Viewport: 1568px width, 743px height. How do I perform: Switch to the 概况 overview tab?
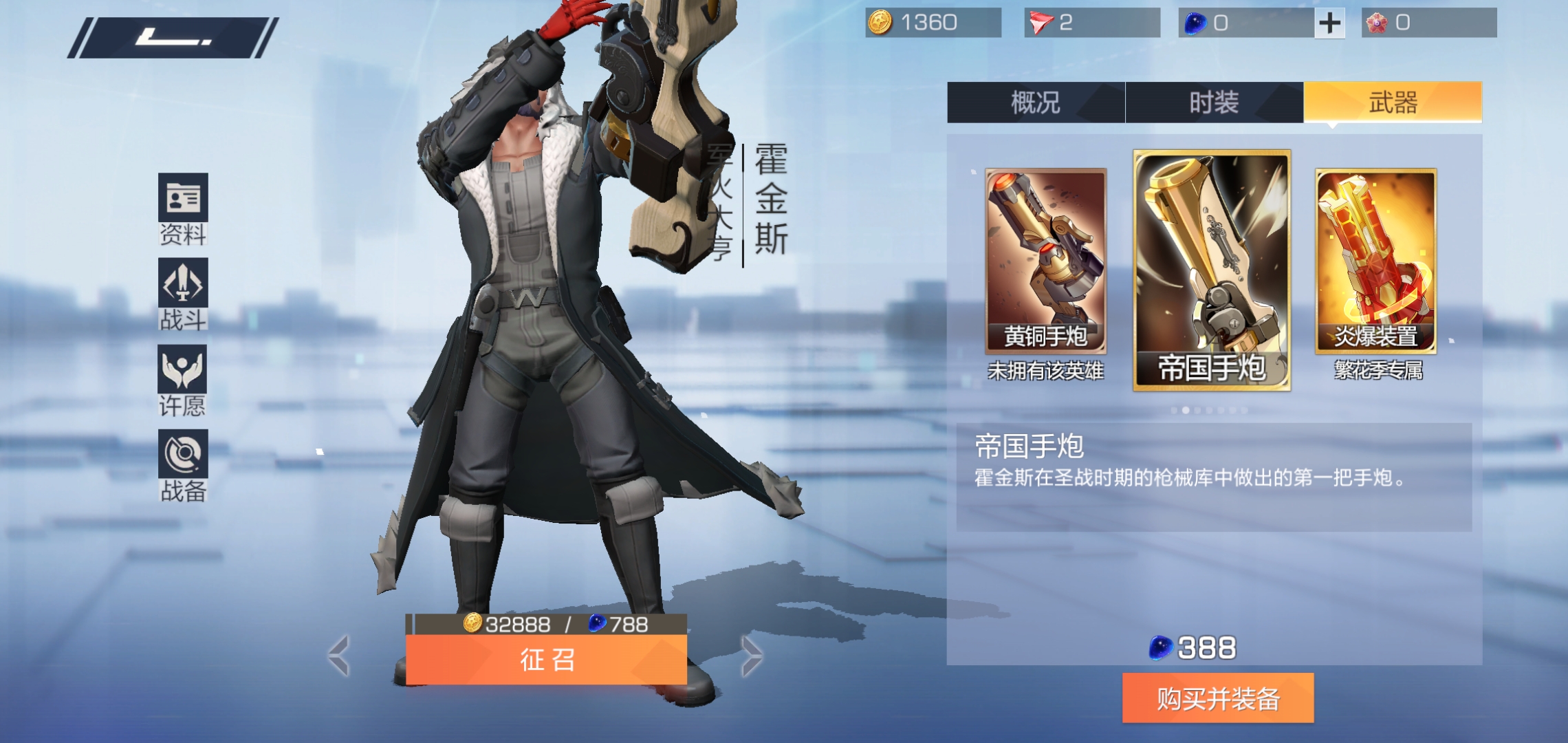point(1035,103)
